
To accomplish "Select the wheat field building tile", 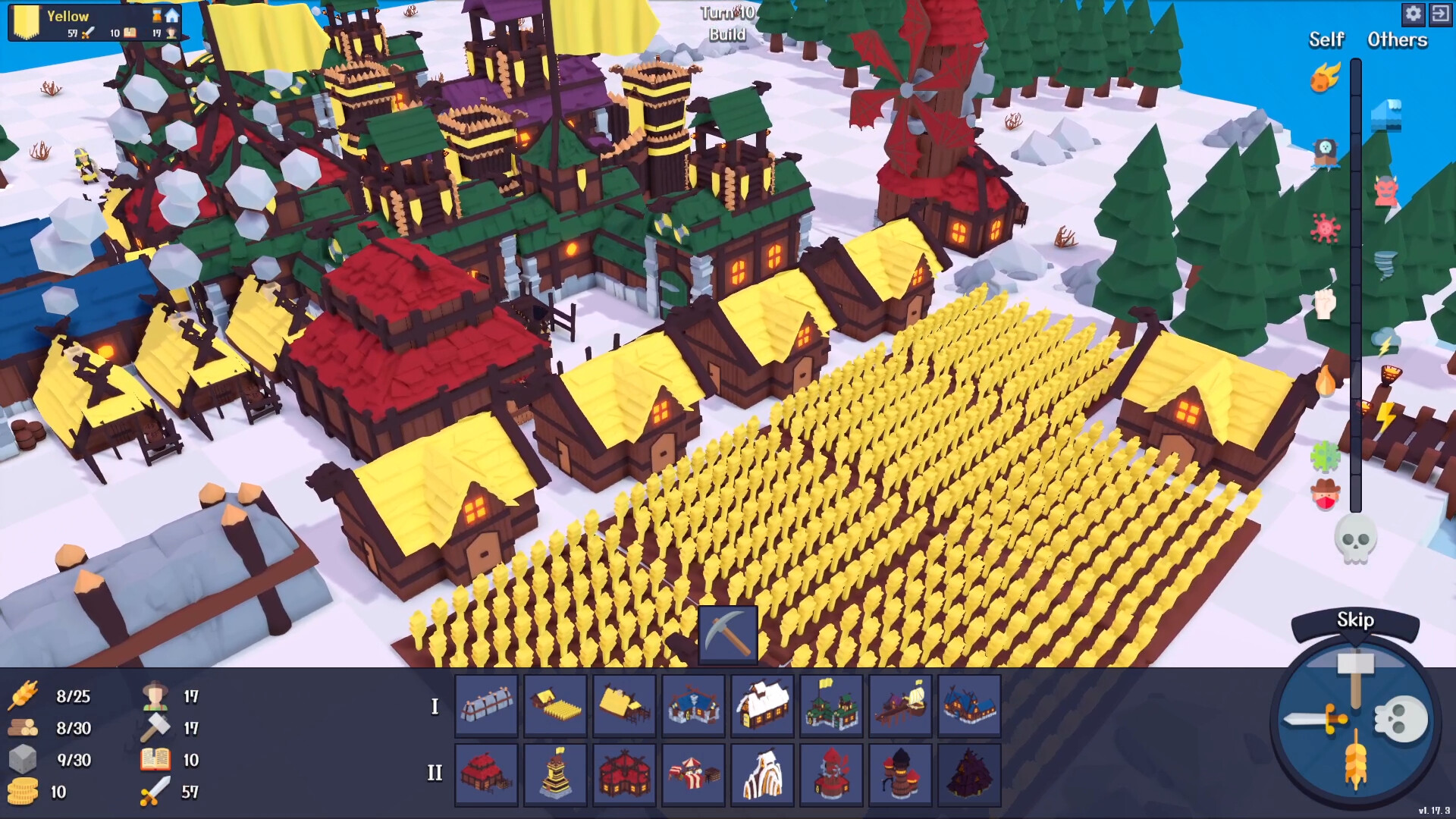I will pos(554,705).
